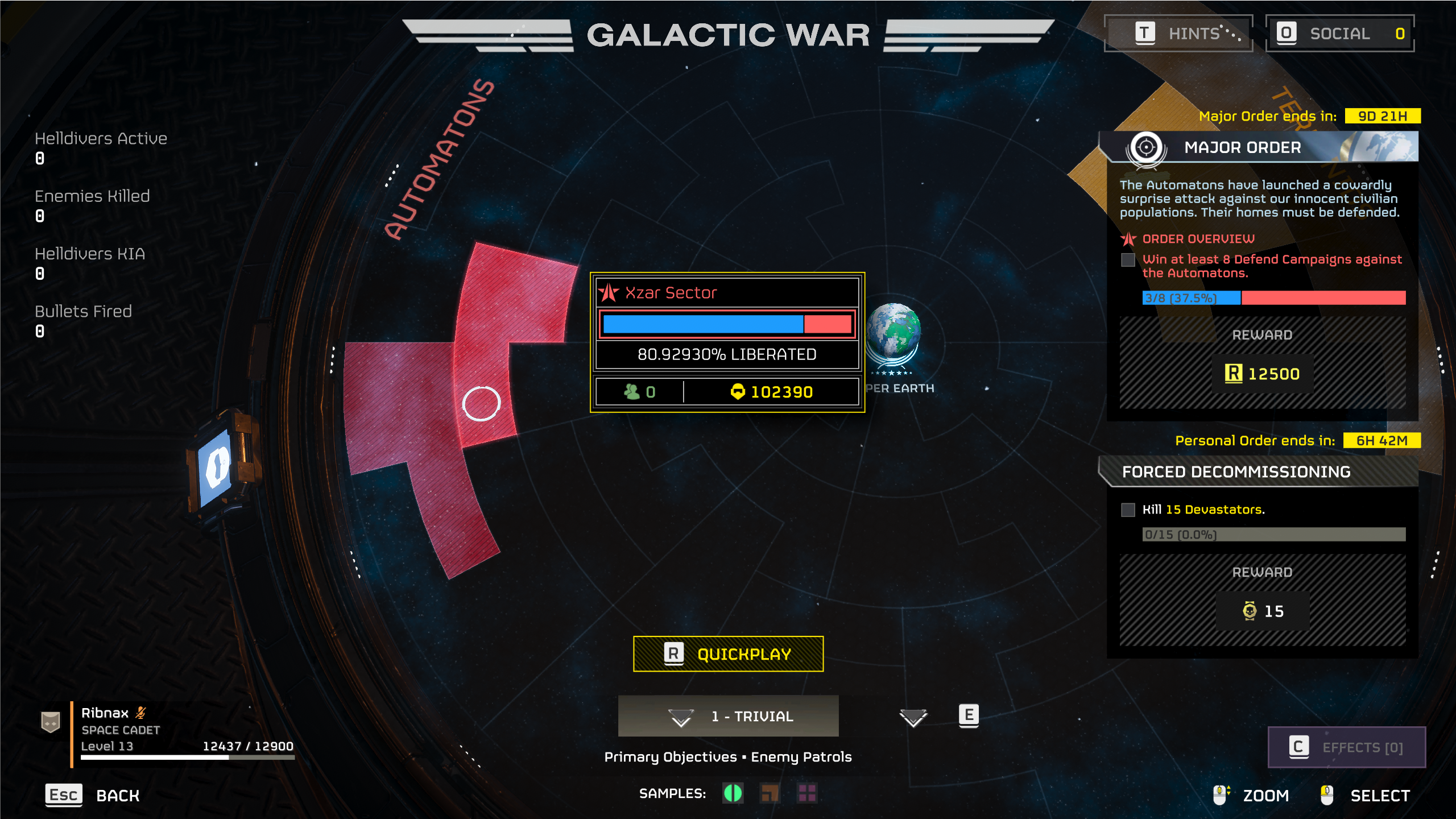This screenshot has width=1456, height=819.
Task: View the 15 medals reward box
Action: [x=1262, y=611]
